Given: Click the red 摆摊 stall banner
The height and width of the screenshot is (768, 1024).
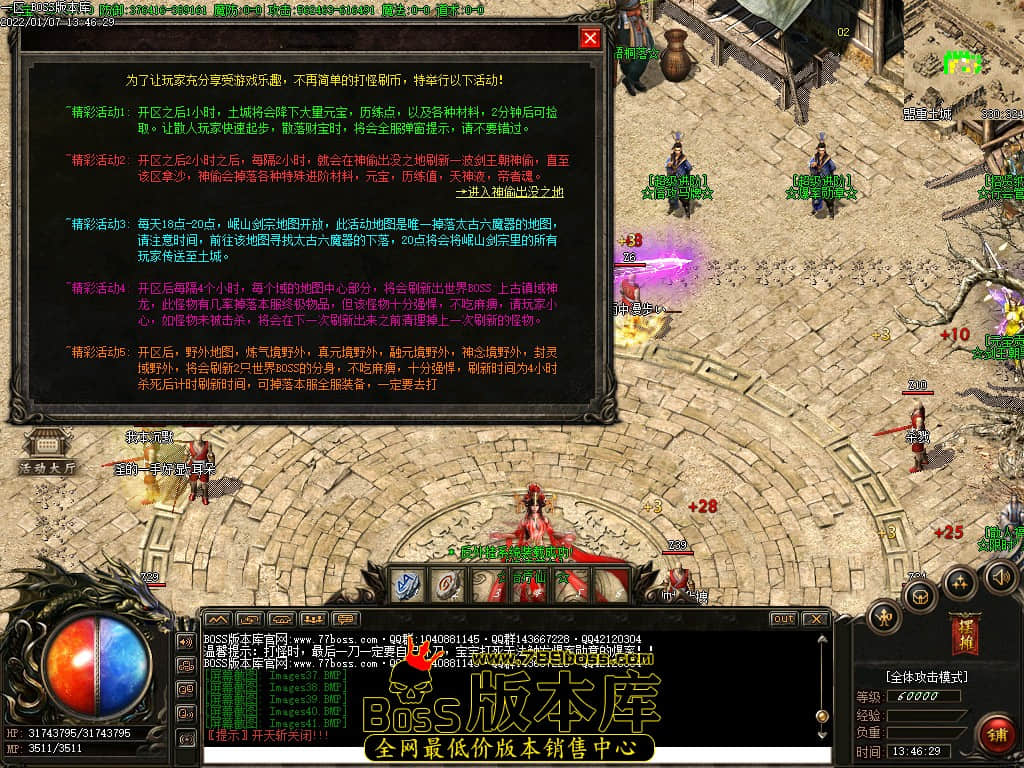Looking at the screenshot, I should pos(964,631).
